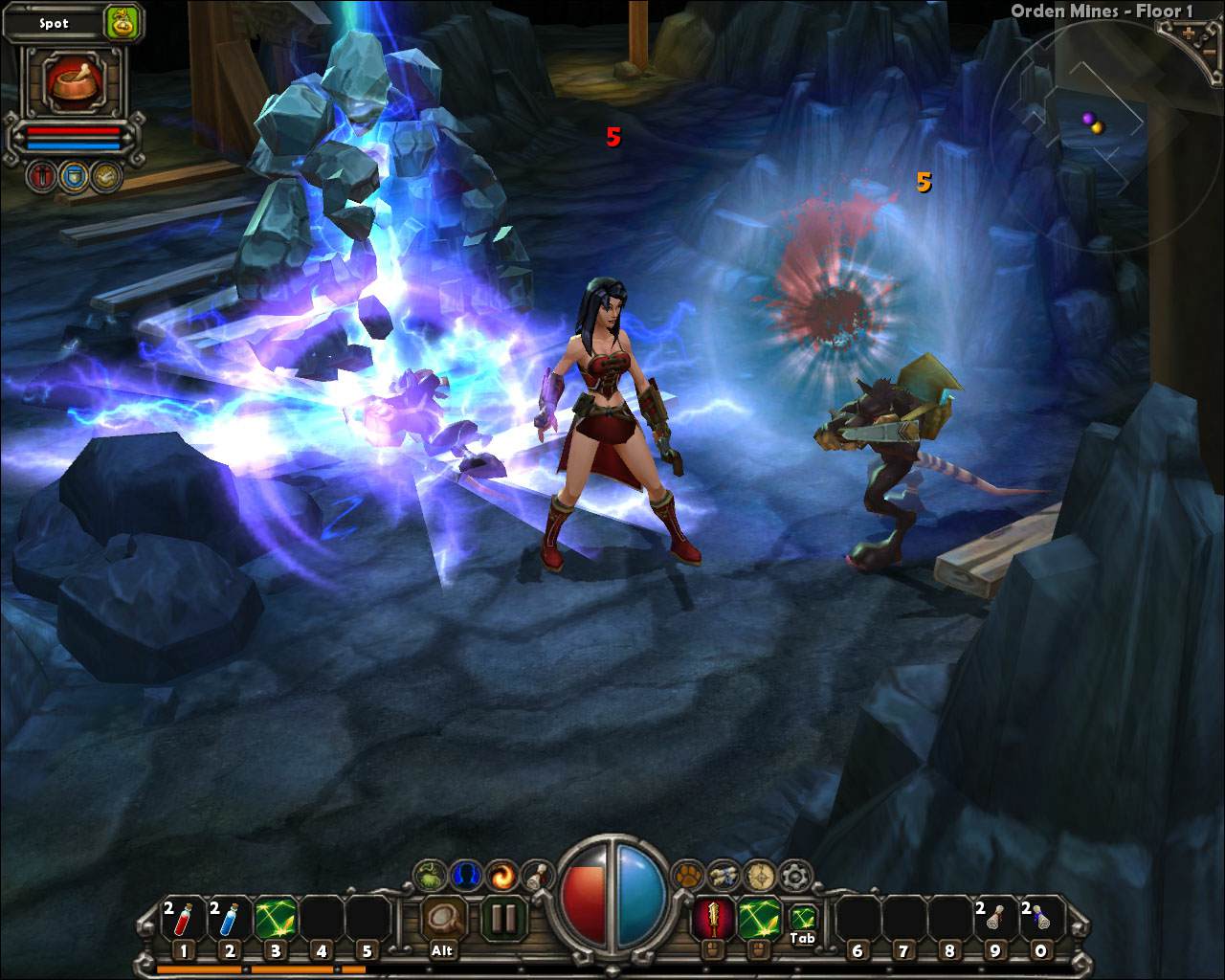Open the green creature icon above the hotbar
This screenshot has width=1225, height=980.
click(x=430, y=875)
